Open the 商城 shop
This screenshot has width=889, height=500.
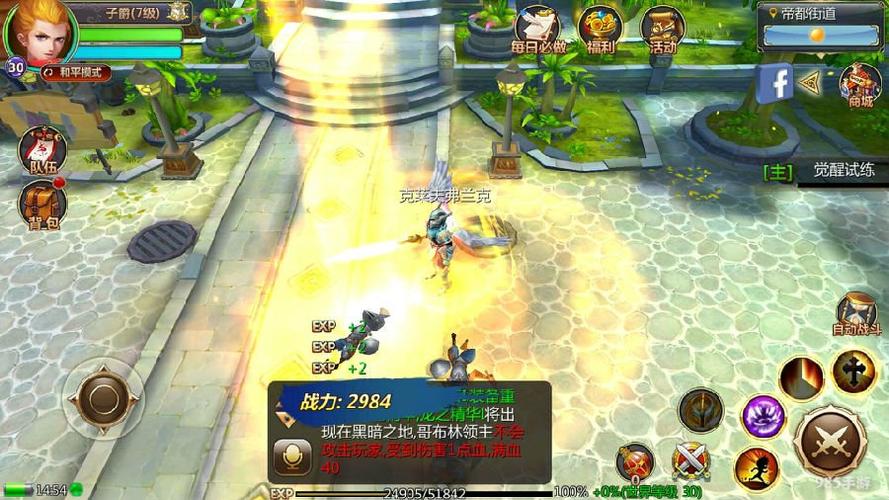coord(859,85)
